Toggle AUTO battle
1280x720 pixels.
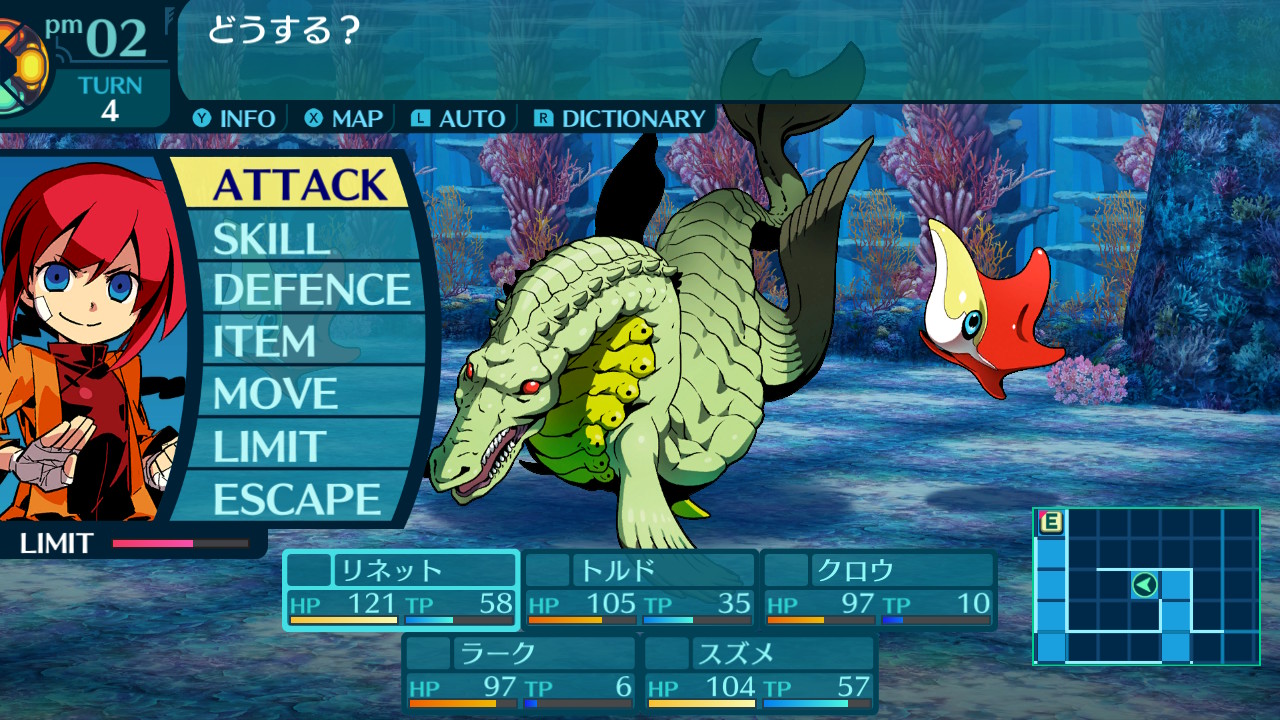click(x=459, y=118)
